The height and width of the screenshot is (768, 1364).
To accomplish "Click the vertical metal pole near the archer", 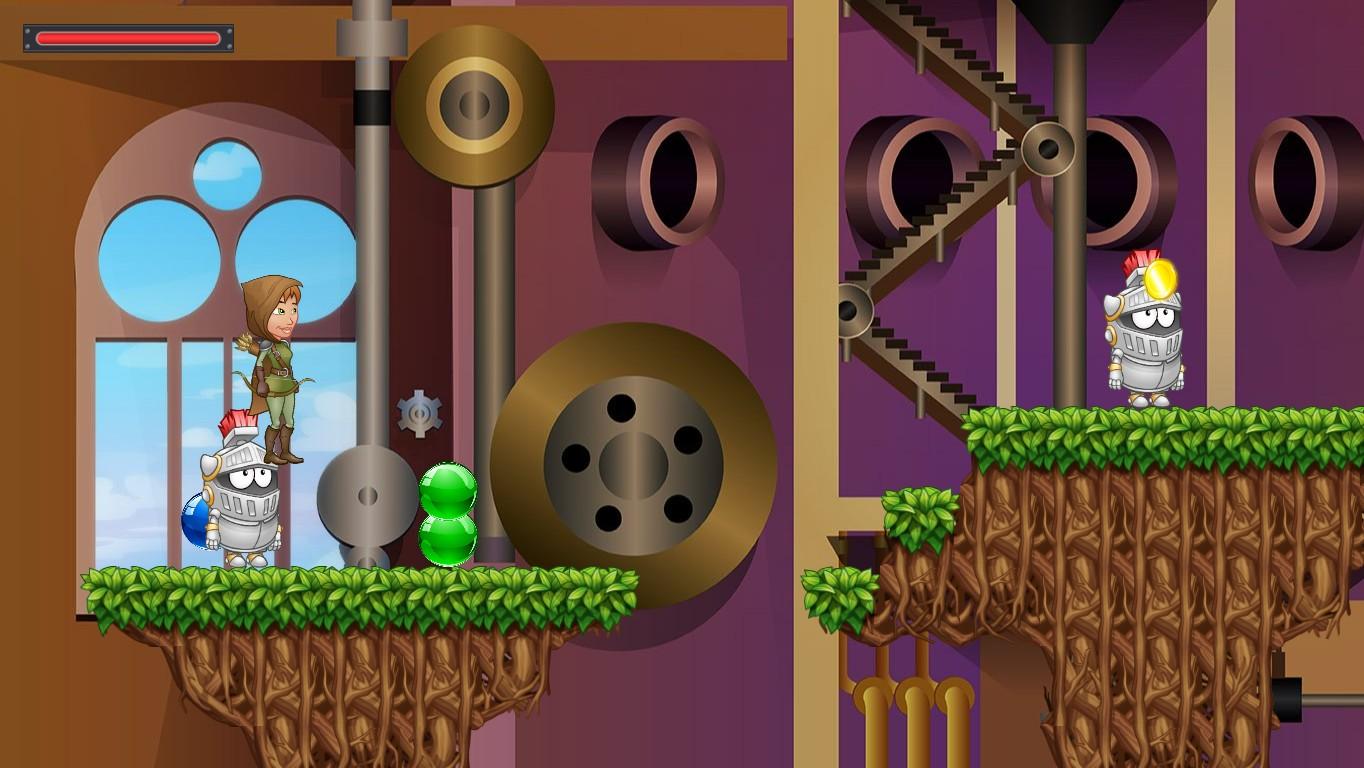I will pyautogui.click(x=370, y=250).
